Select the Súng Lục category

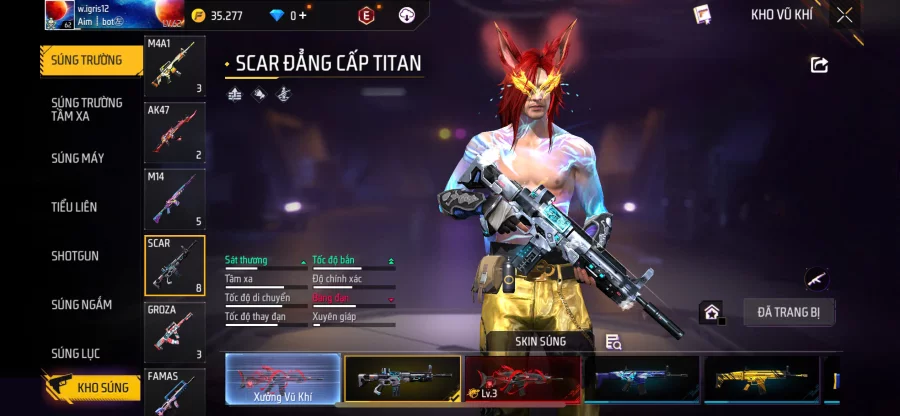coord(76,353)
